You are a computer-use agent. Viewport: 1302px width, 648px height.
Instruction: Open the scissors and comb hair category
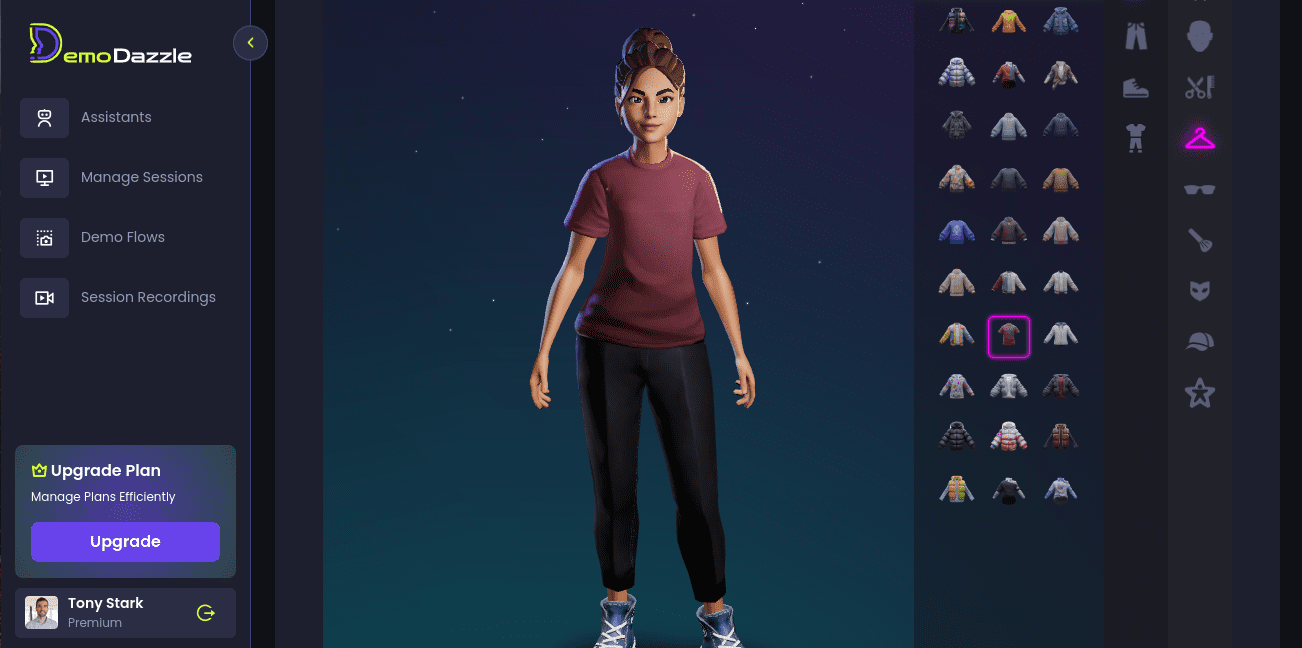coord(1199,88)
